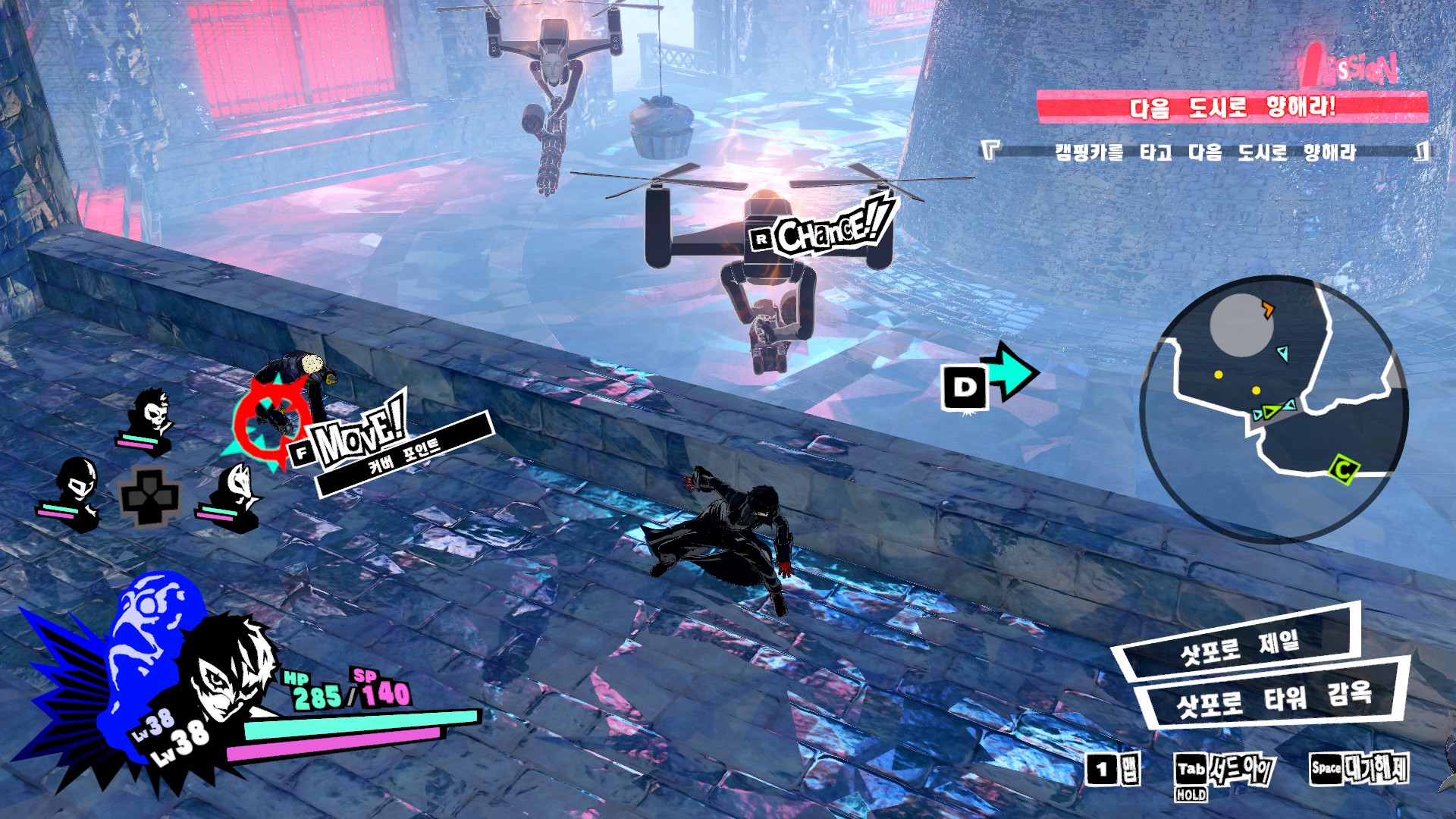The image size is (1456, 819).
Task: Select the objective 캠핑카를 타고 다음 도시로 향해라
Action: tap(1204, 152)
